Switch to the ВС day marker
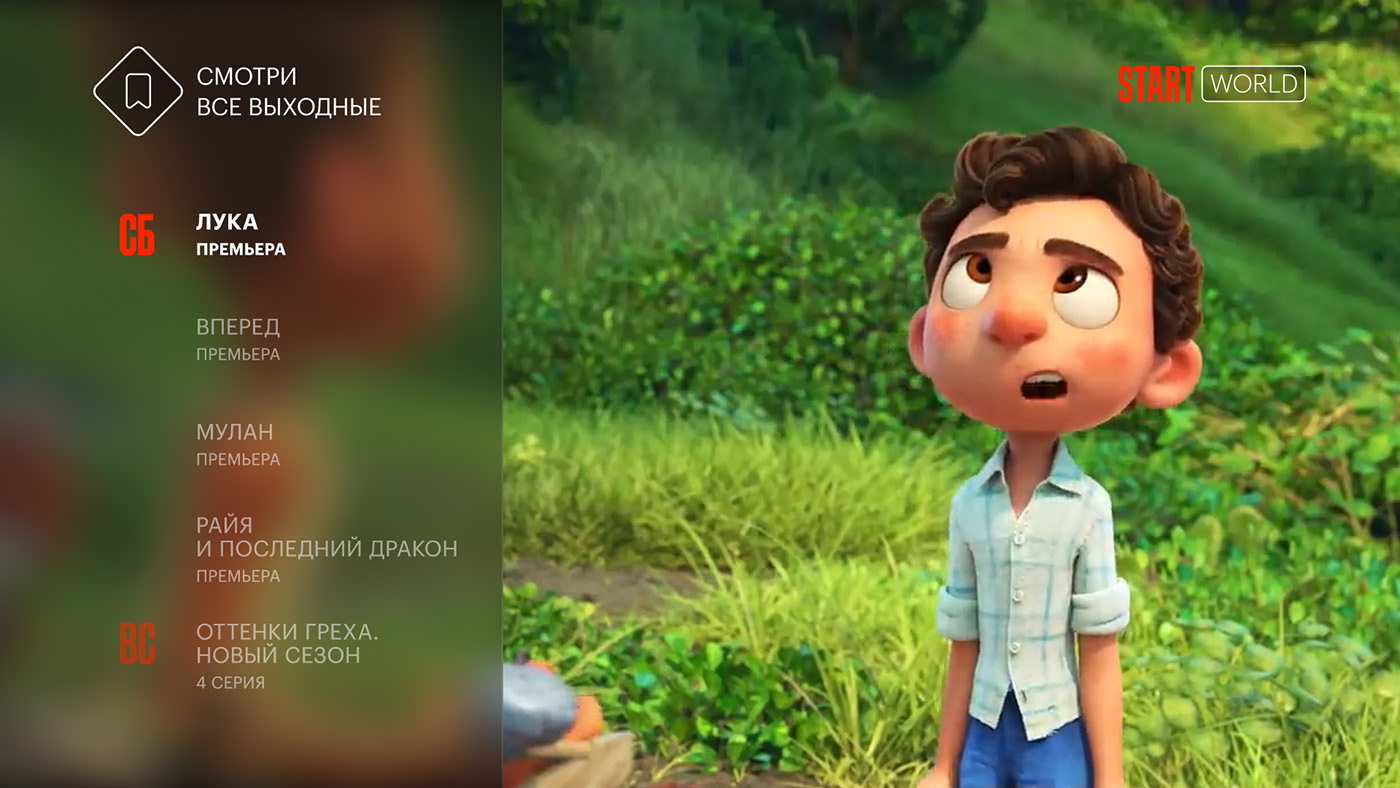 click(137, 645)
